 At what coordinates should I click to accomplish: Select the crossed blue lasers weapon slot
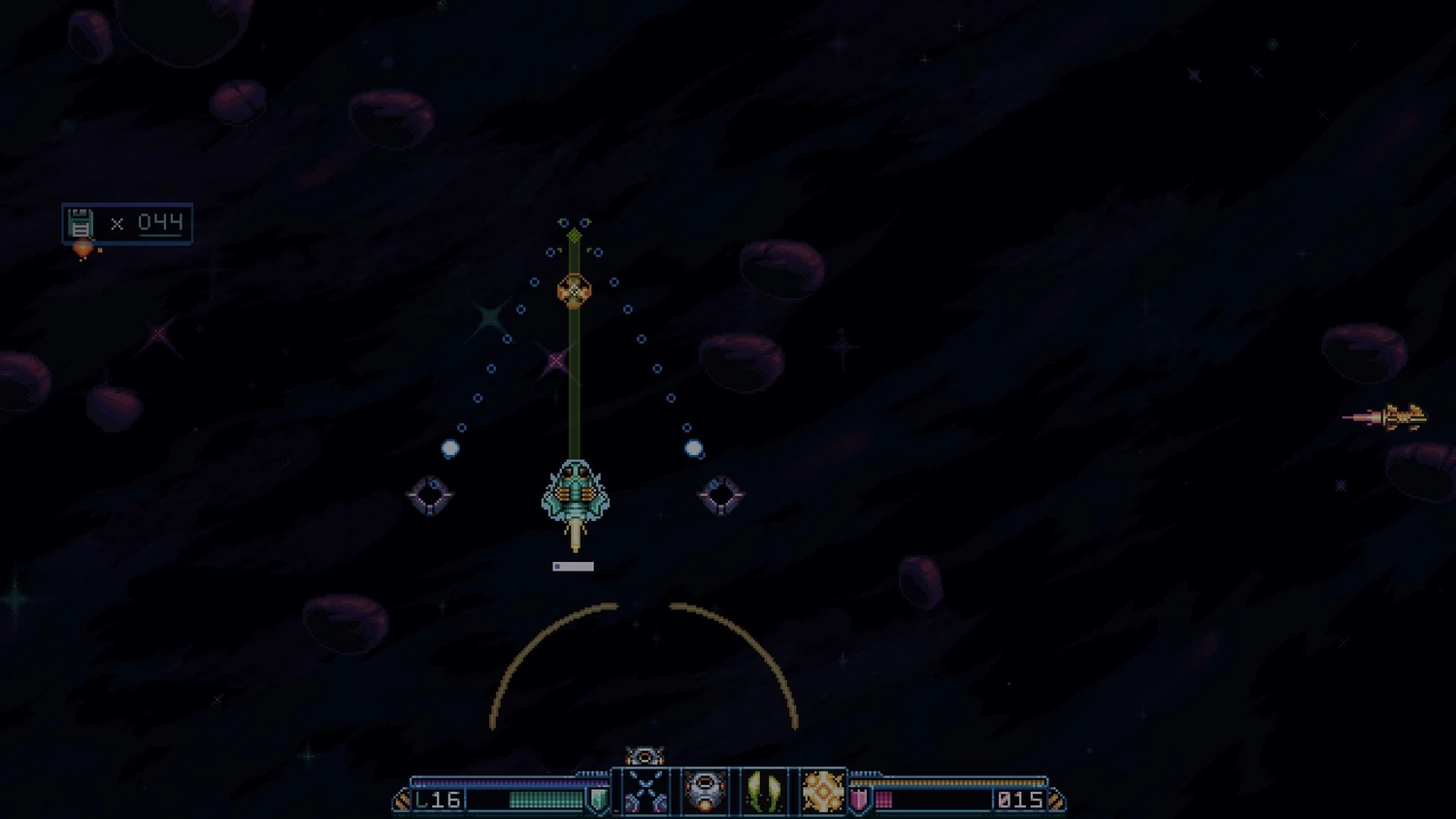tap(645, 792)
